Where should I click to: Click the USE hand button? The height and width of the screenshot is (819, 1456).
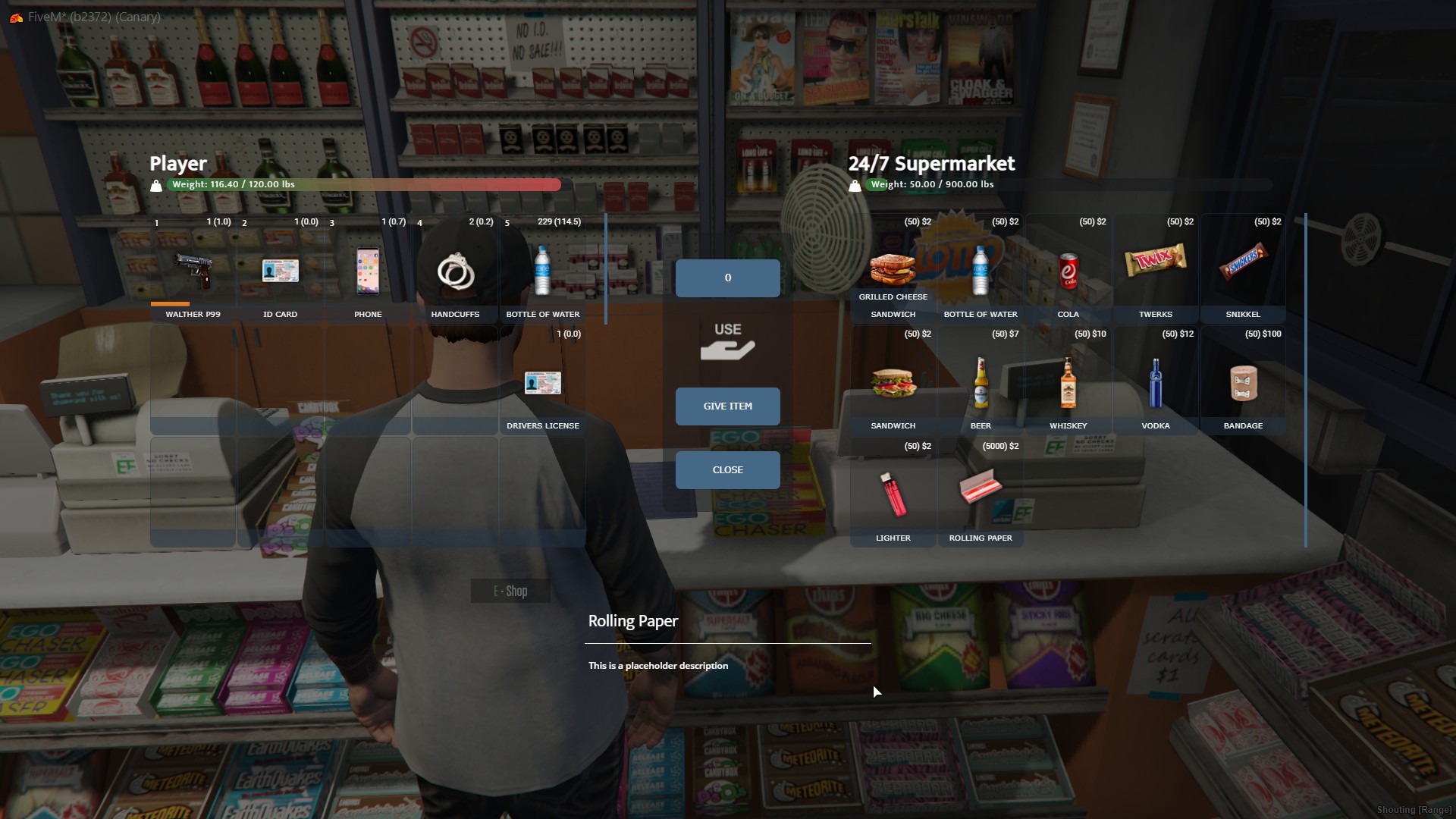727,342
